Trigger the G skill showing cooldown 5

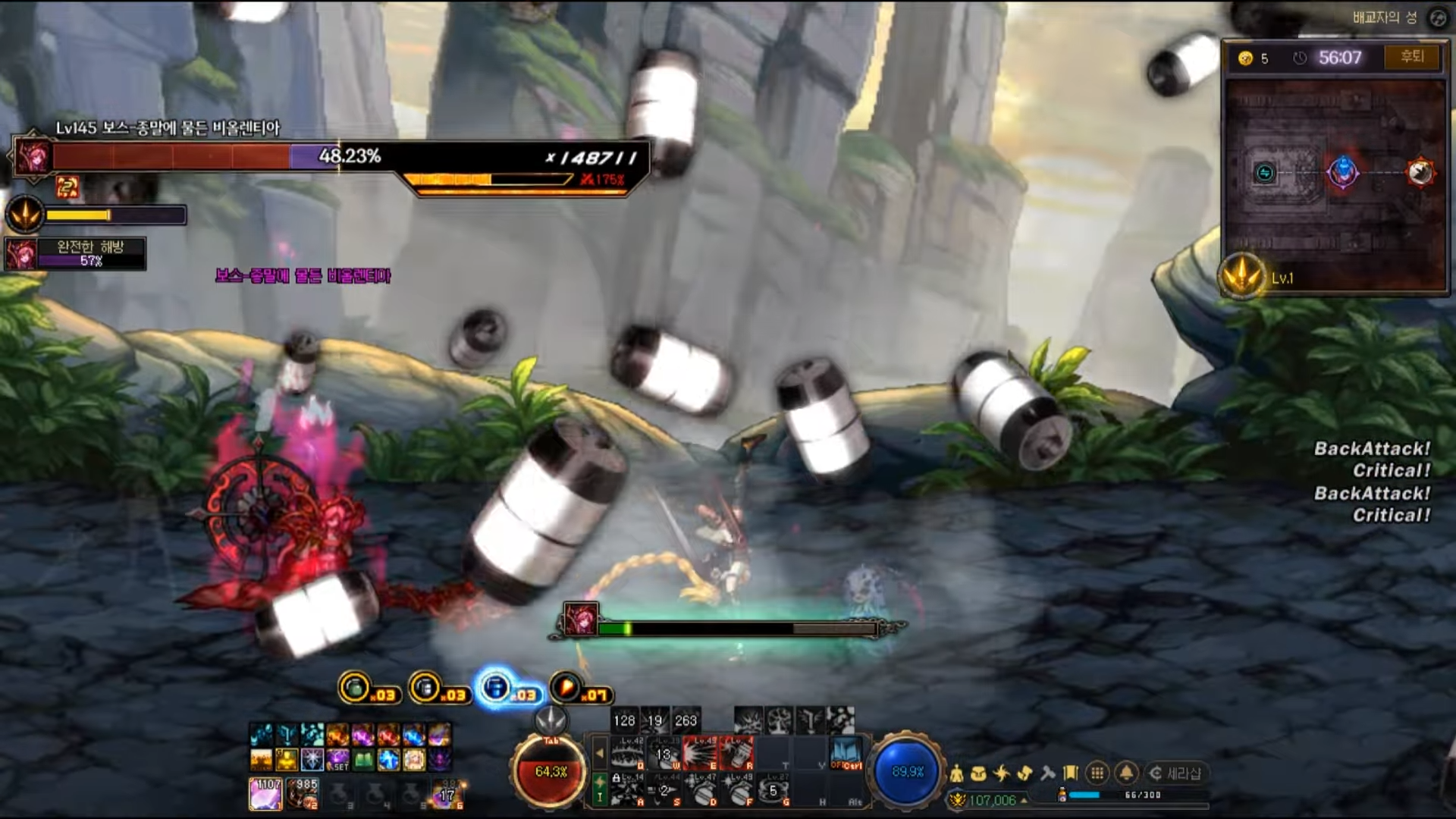point(773,791)
